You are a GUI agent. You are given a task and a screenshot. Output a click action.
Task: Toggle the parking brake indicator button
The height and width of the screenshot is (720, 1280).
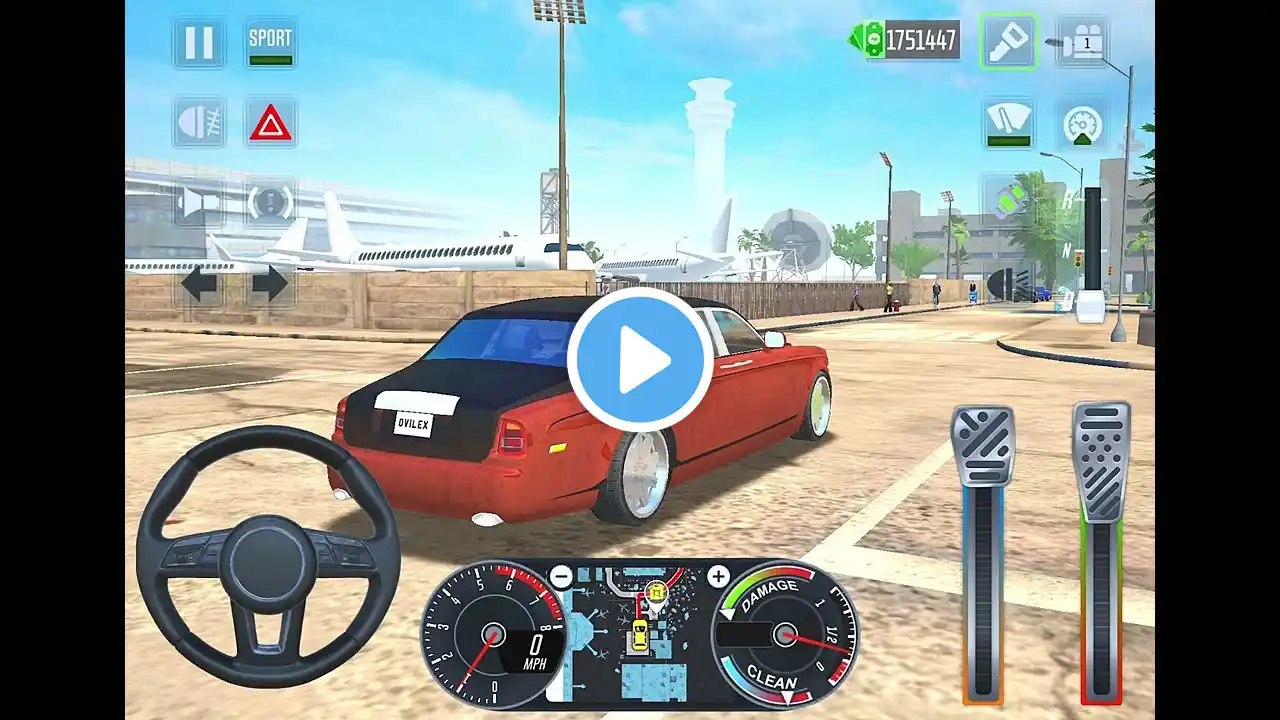[271, 203]
